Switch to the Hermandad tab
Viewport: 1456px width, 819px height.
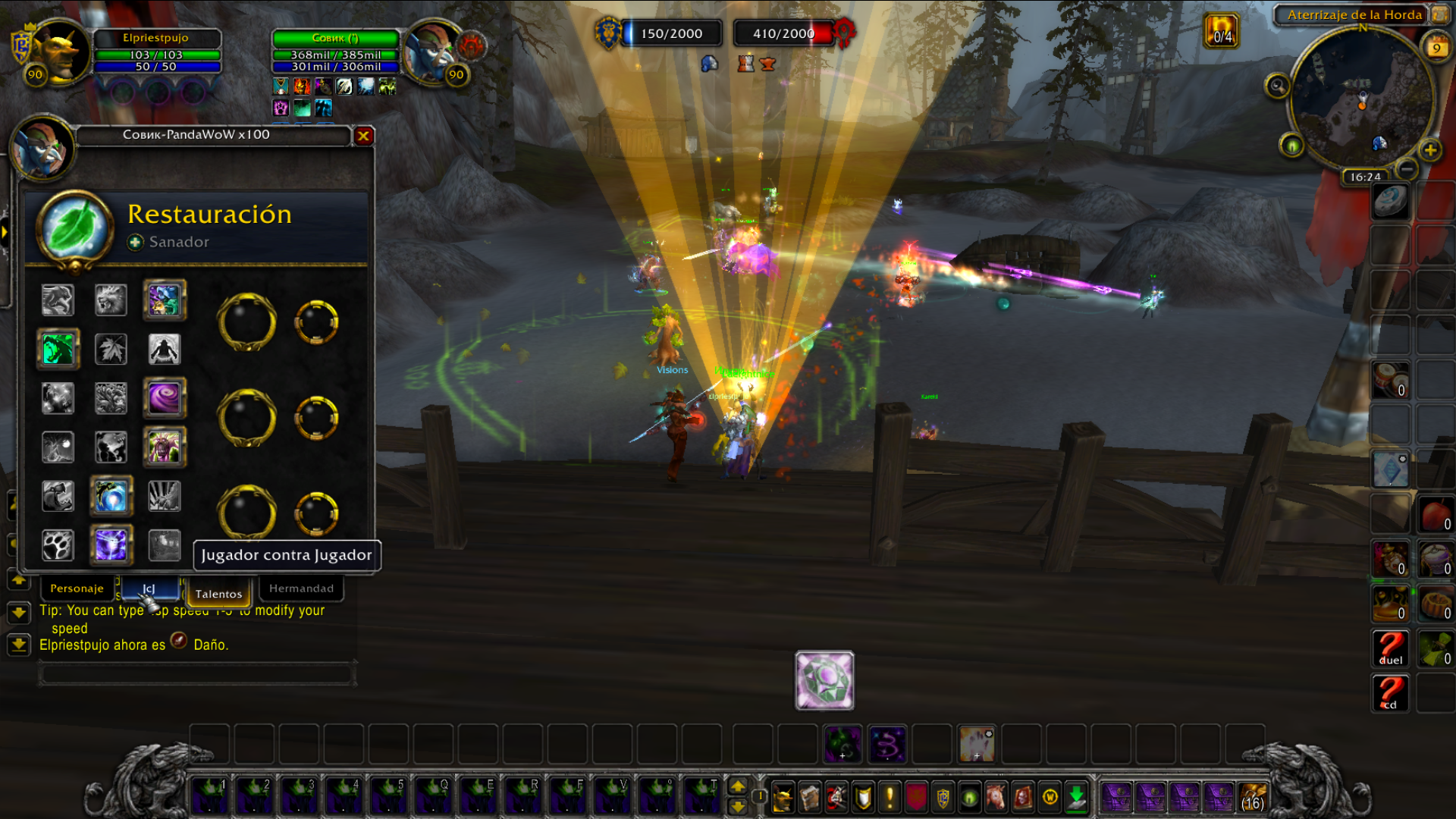301,588
